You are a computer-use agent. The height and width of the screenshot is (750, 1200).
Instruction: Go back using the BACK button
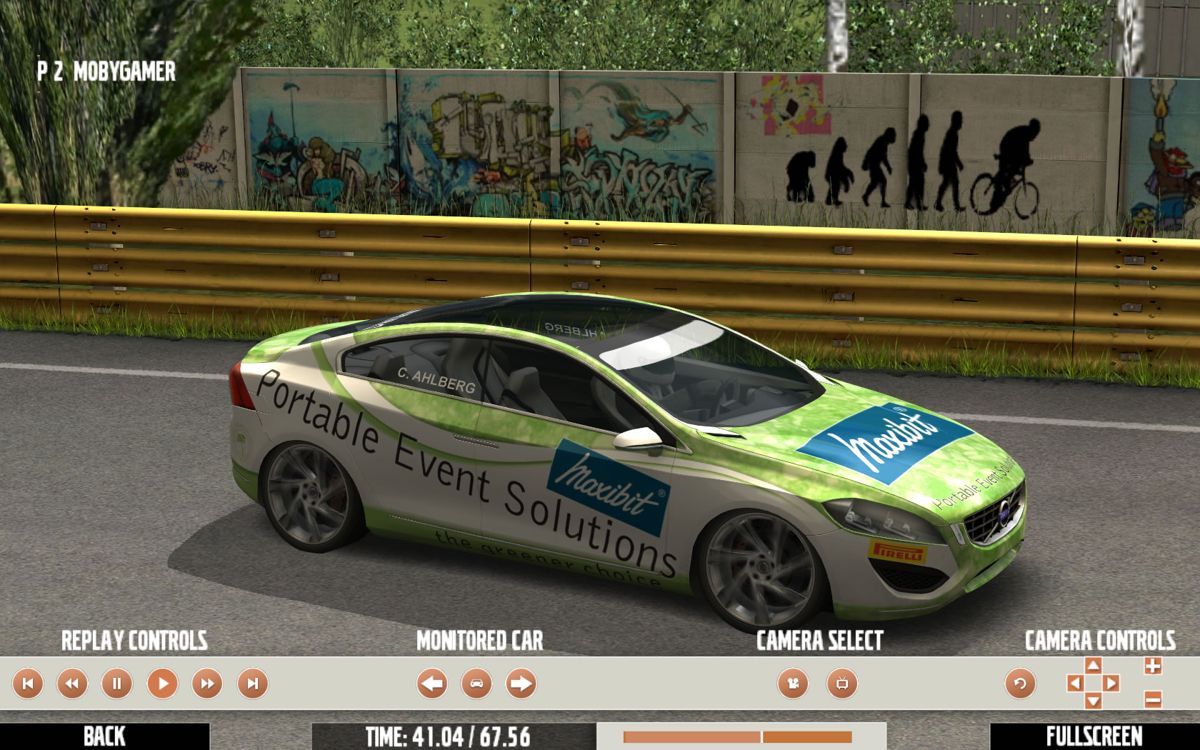104,736
